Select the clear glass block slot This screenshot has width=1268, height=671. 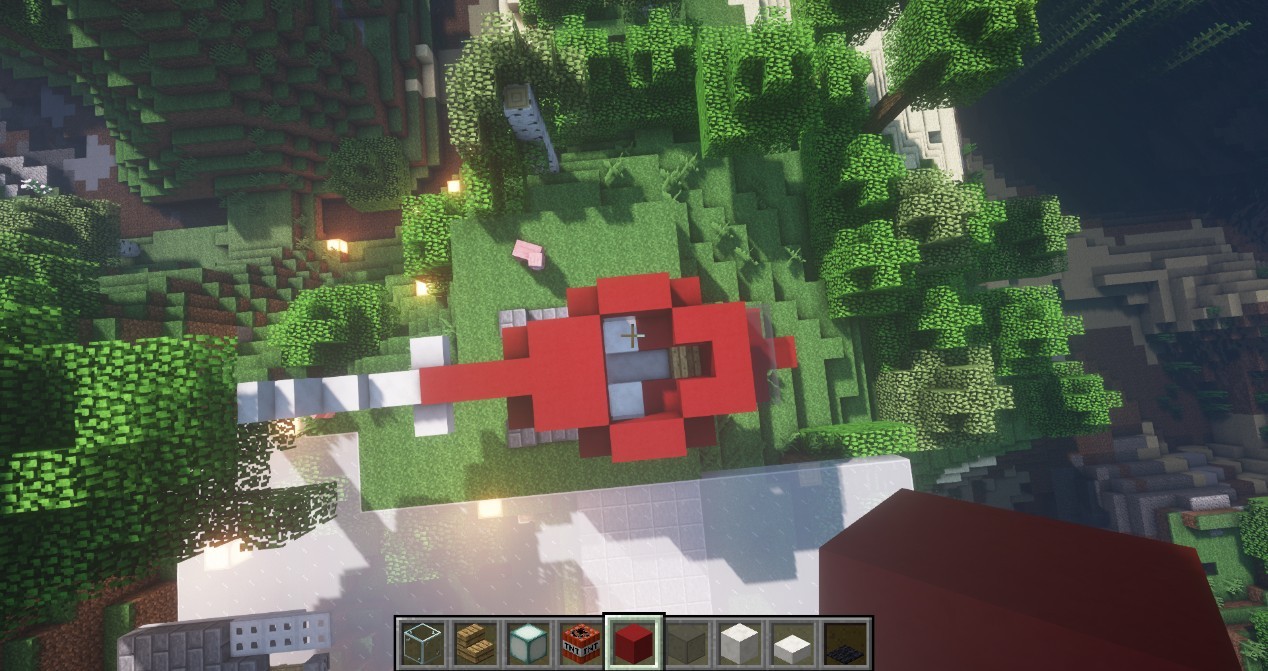(421, 641)
